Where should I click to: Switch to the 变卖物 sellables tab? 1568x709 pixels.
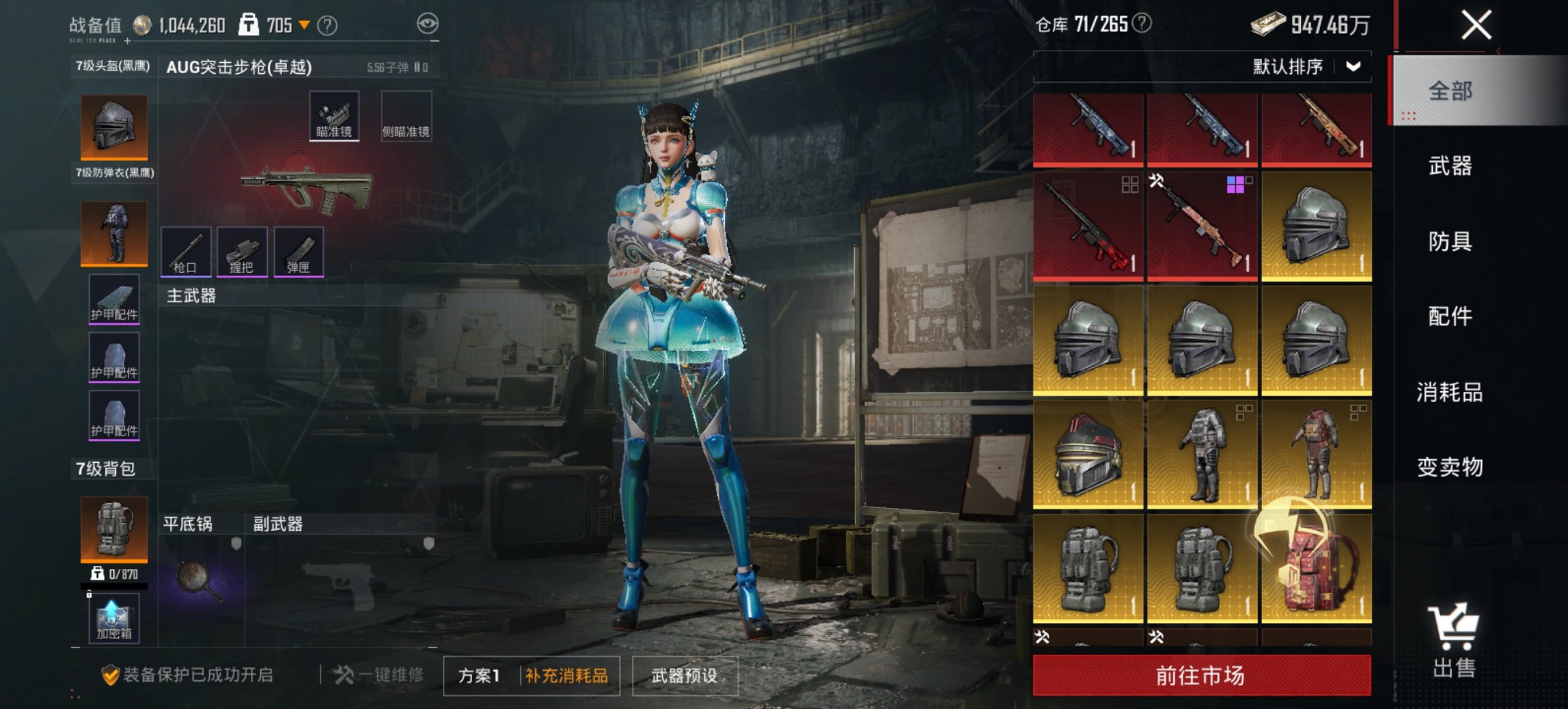1450,468
